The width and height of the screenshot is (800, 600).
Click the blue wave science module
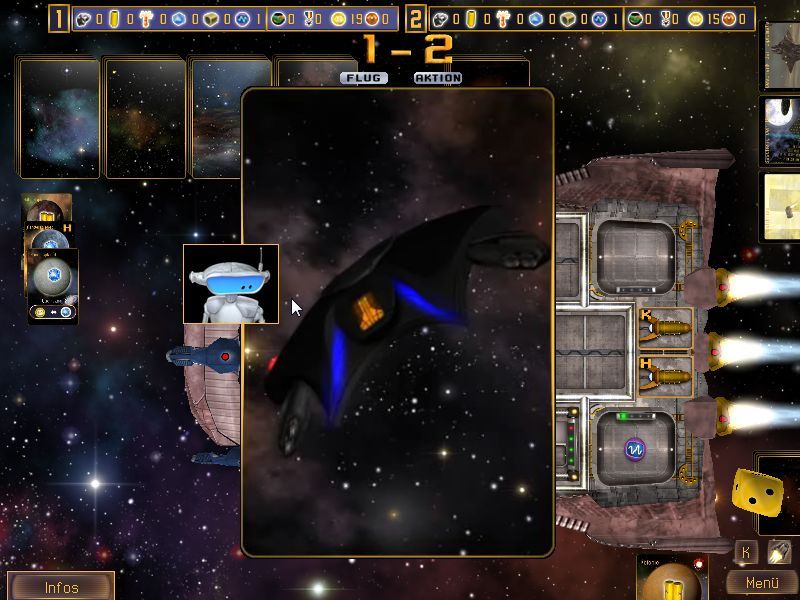click(x=632, y=447)
